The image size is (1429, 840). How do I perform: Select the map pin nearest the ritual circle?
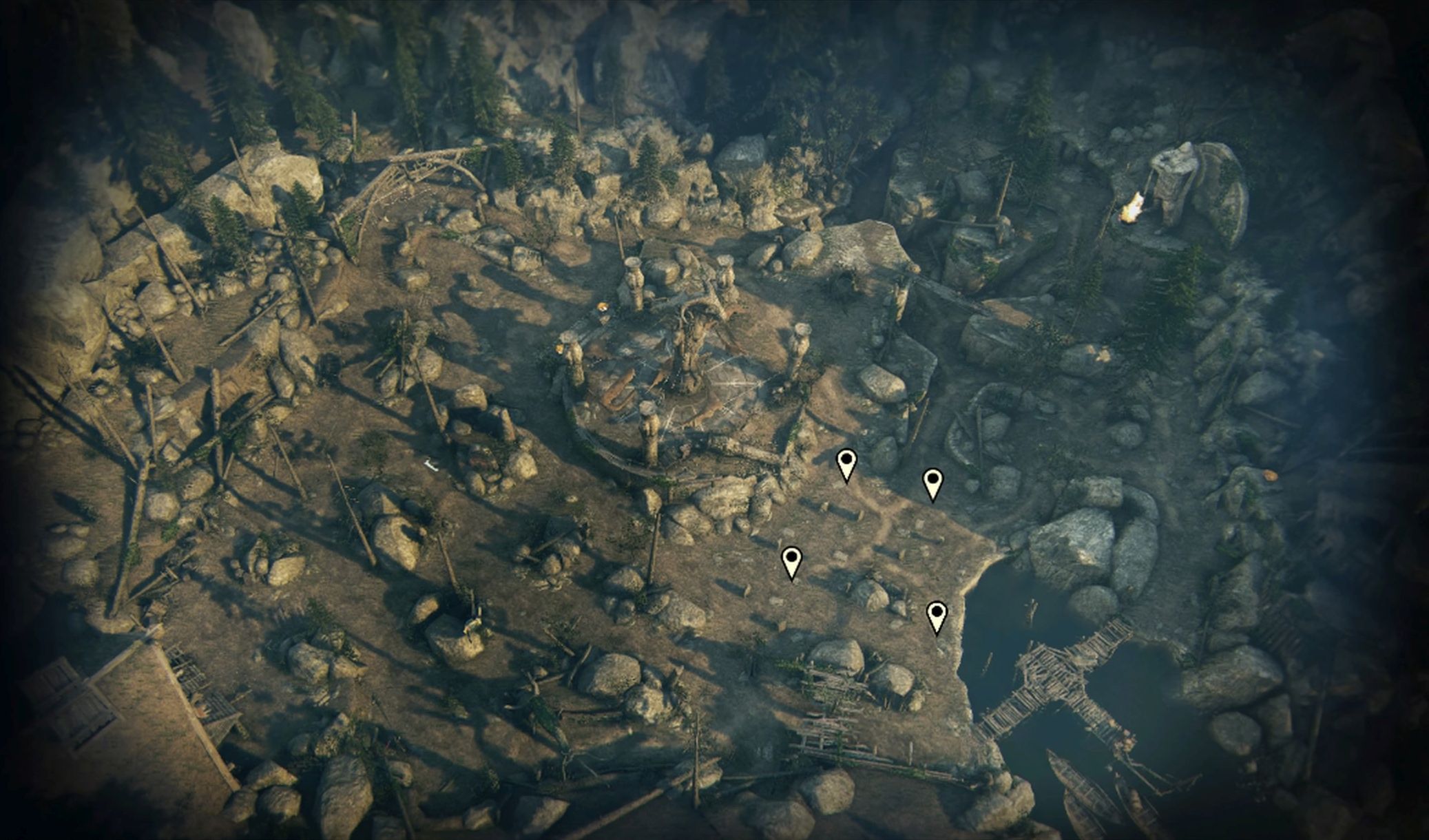point(846,463)
